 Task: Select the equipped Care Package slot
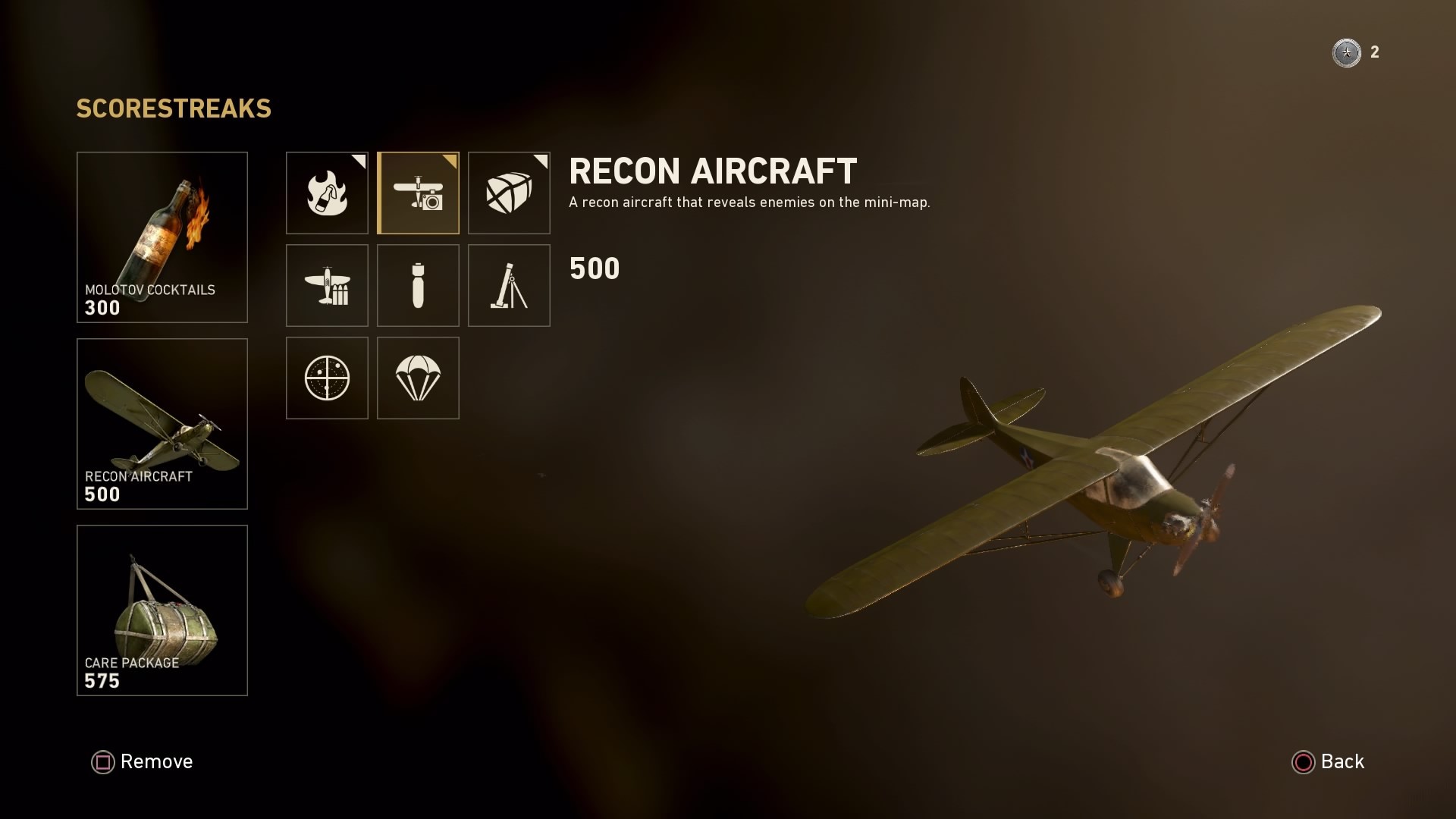tap(162, 610)
